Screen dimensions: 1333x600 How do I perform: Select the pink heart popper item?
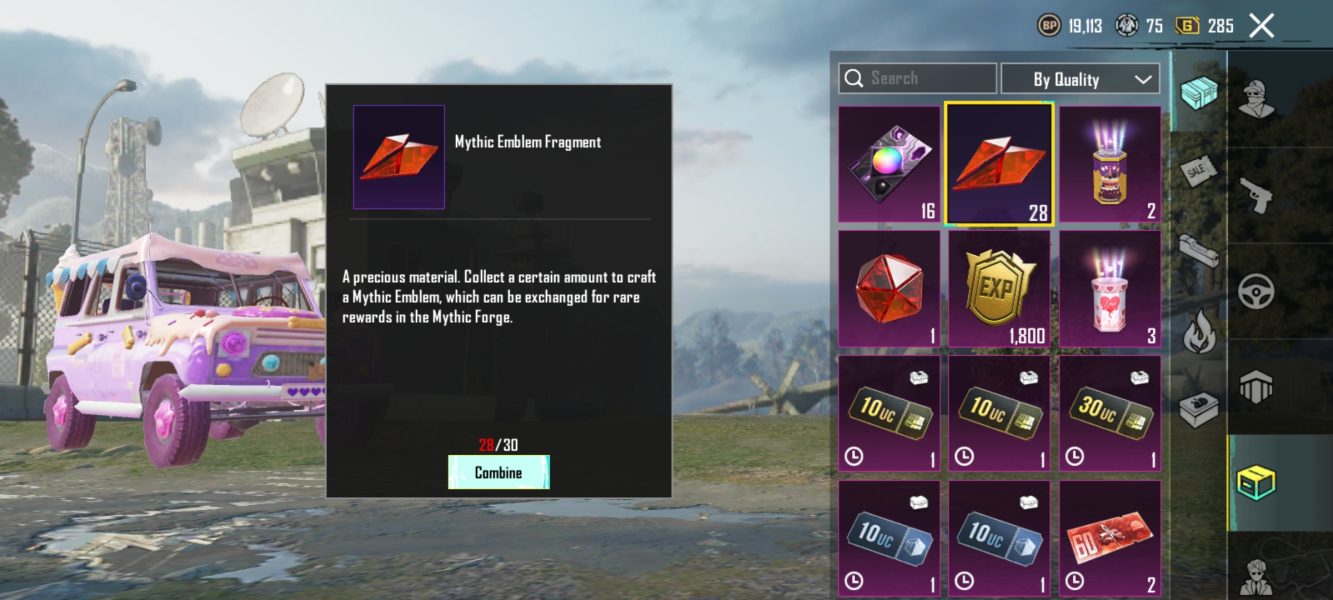[x=1110, y=289]
